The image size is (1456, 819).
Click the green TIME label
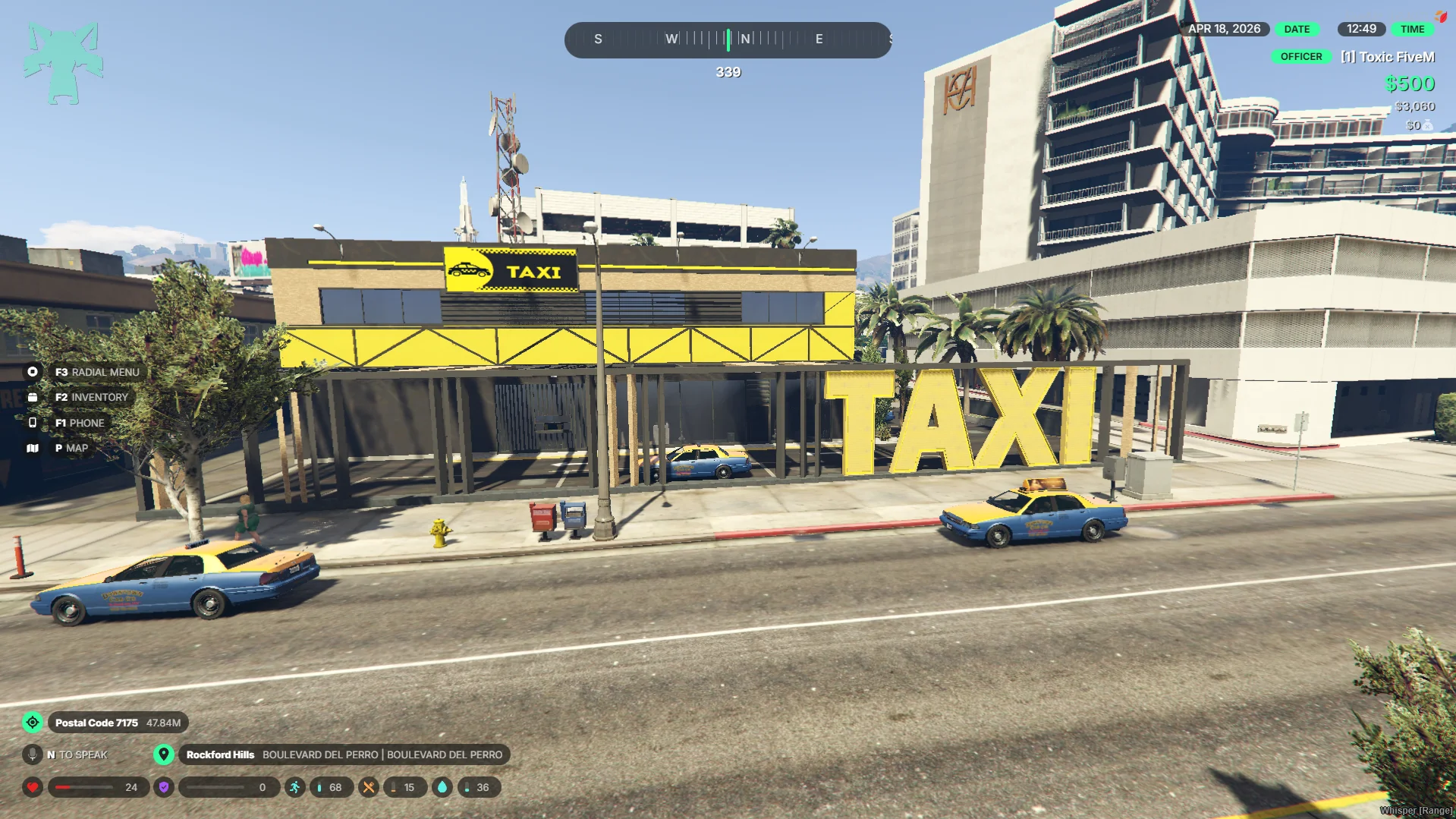tap(1412, 29)
